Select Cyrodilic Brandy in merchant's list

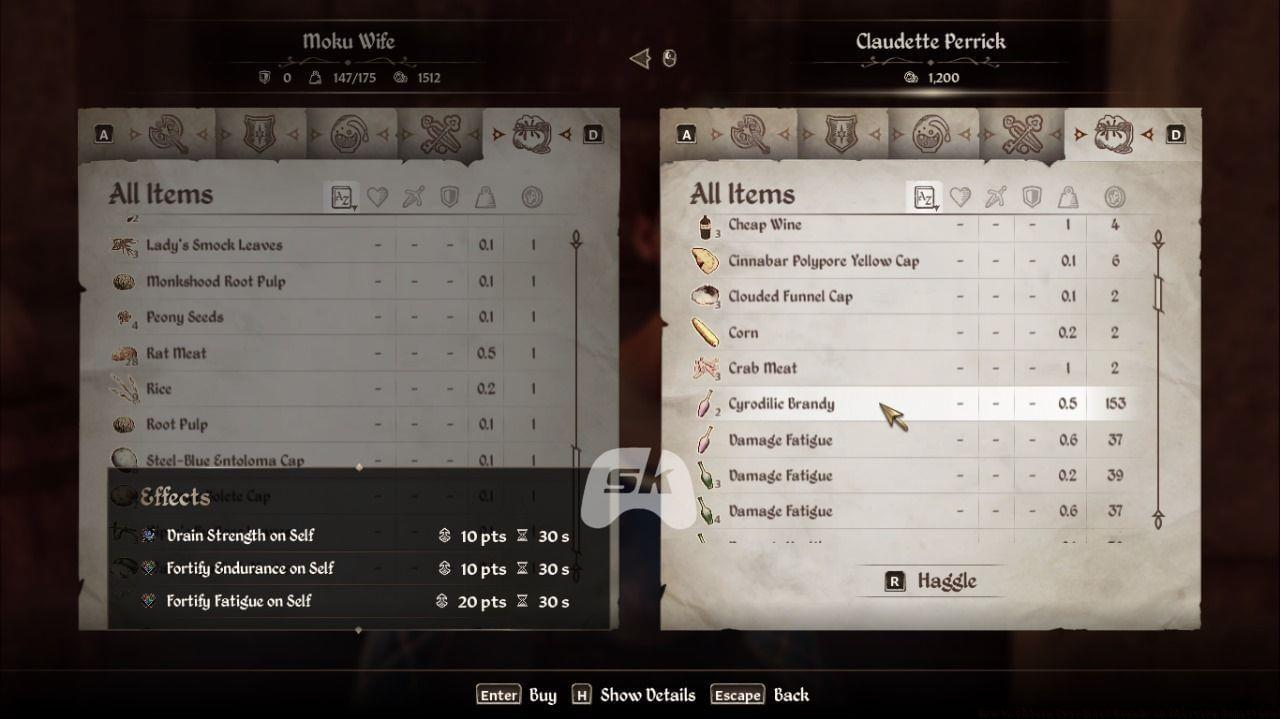(x=781, y=404)
